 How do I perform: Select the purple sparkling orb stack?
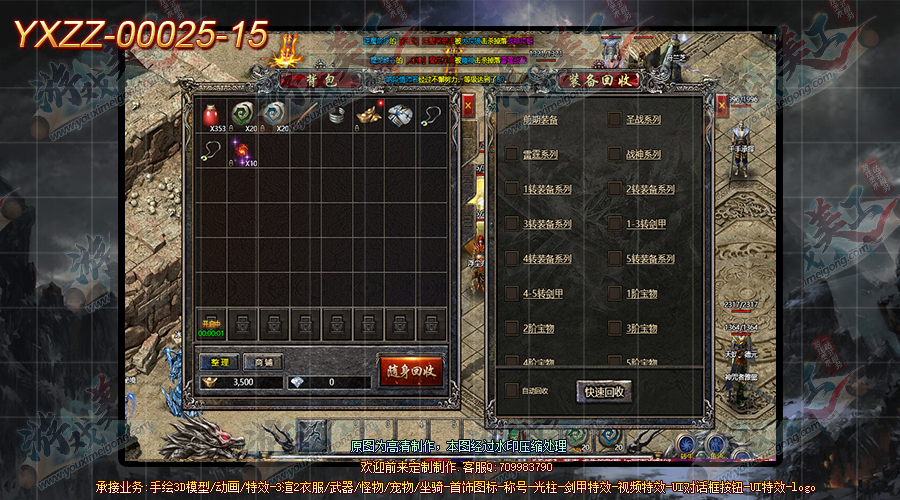243,151
